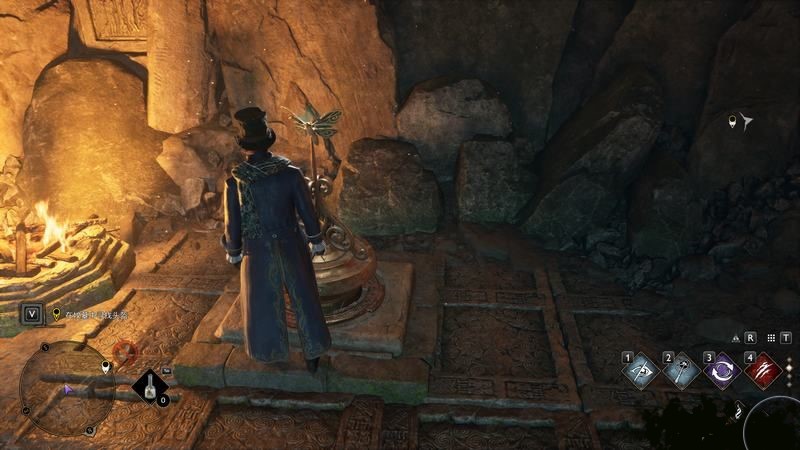Viewport: 800px width, 450px height.
Task: Select the potion bottle item slot
Action: click(152, 387)
